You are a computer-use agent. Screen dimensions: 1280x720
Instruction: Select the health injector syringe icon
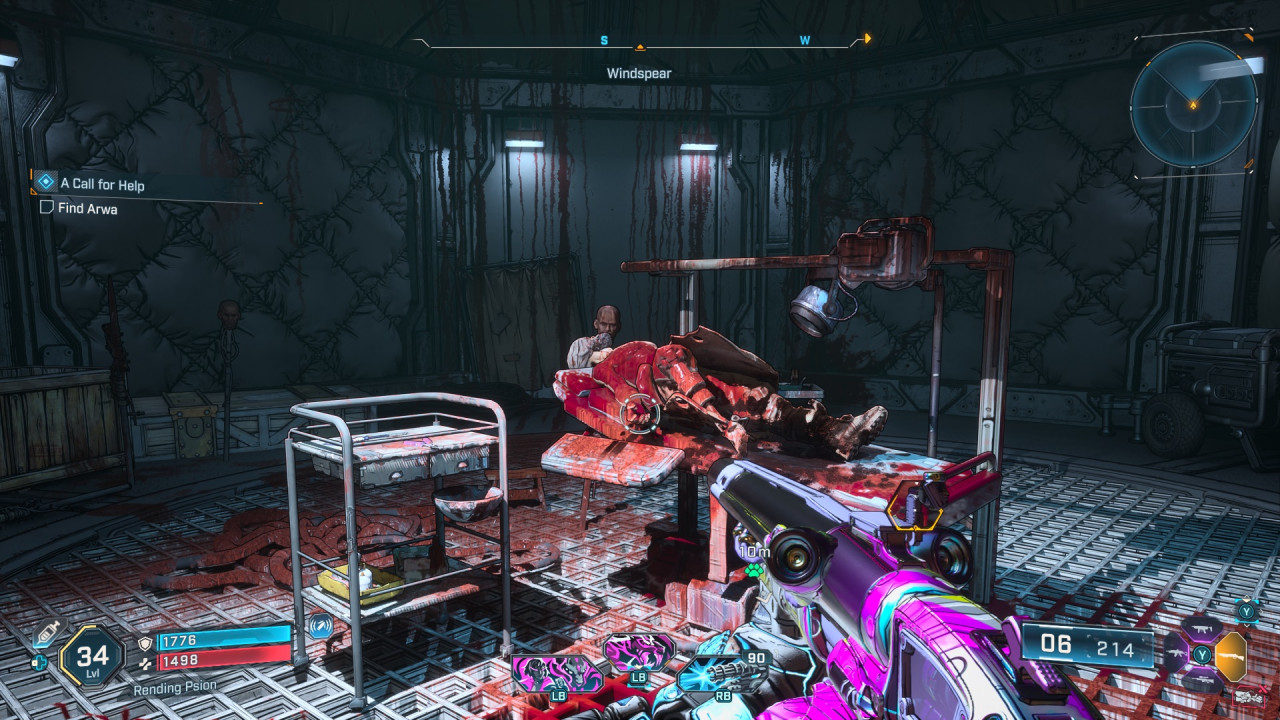pos(47,632)
